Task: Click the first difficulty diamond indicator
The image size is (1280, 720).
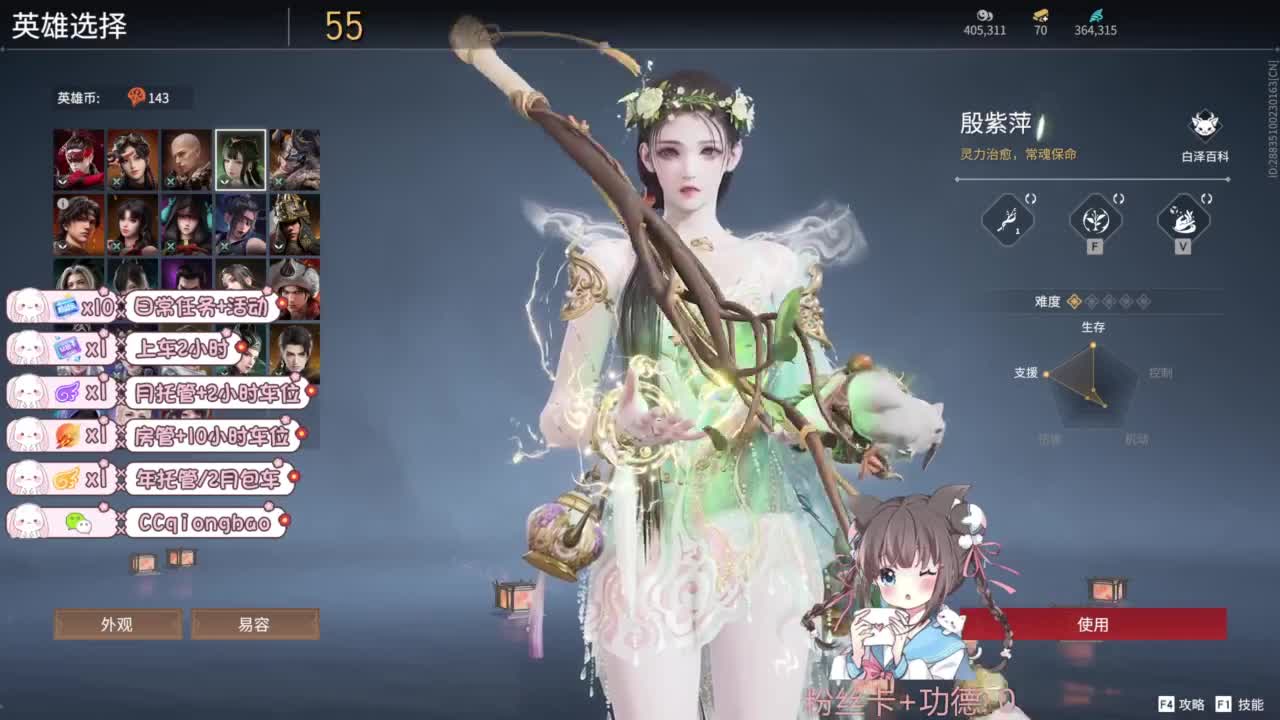Action: pos(1072,302)
